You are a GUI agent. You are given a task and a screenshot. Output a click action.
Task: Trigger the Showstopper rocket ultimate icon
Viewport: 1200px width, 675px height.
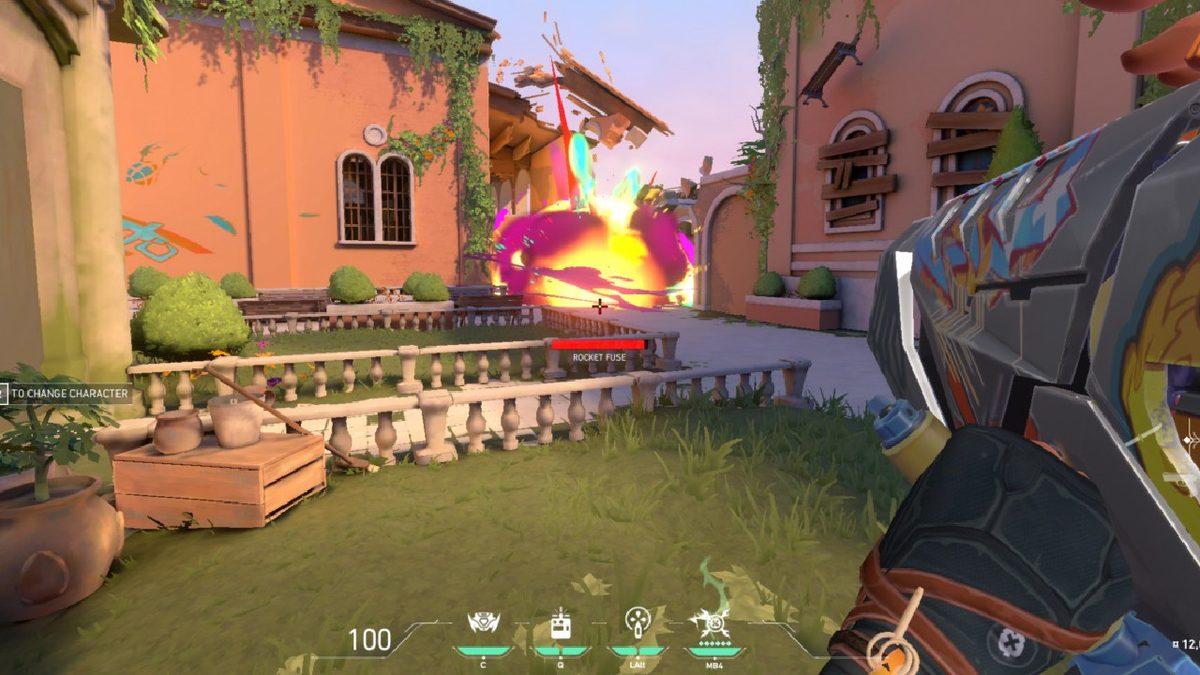click(713, 624)
